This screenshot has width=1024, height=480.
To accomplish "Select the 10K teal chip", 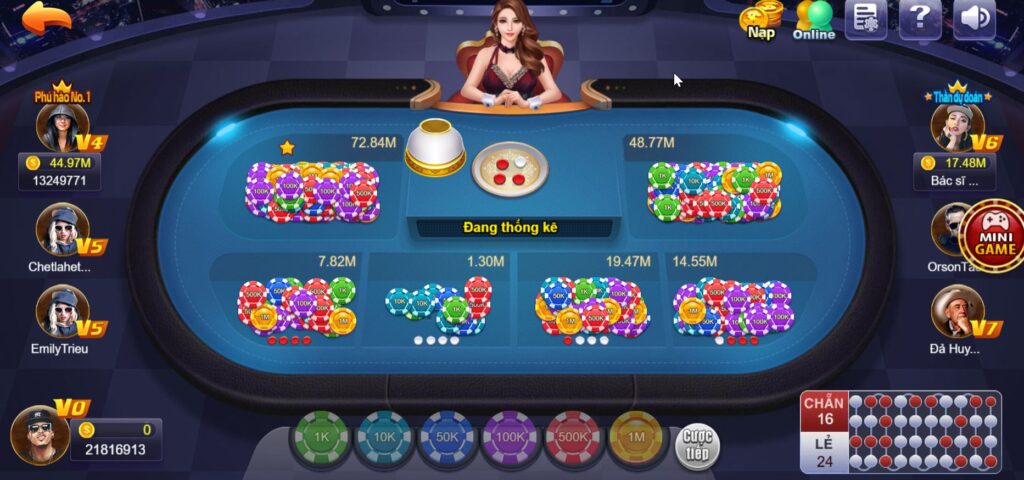I will click(384, 438).
